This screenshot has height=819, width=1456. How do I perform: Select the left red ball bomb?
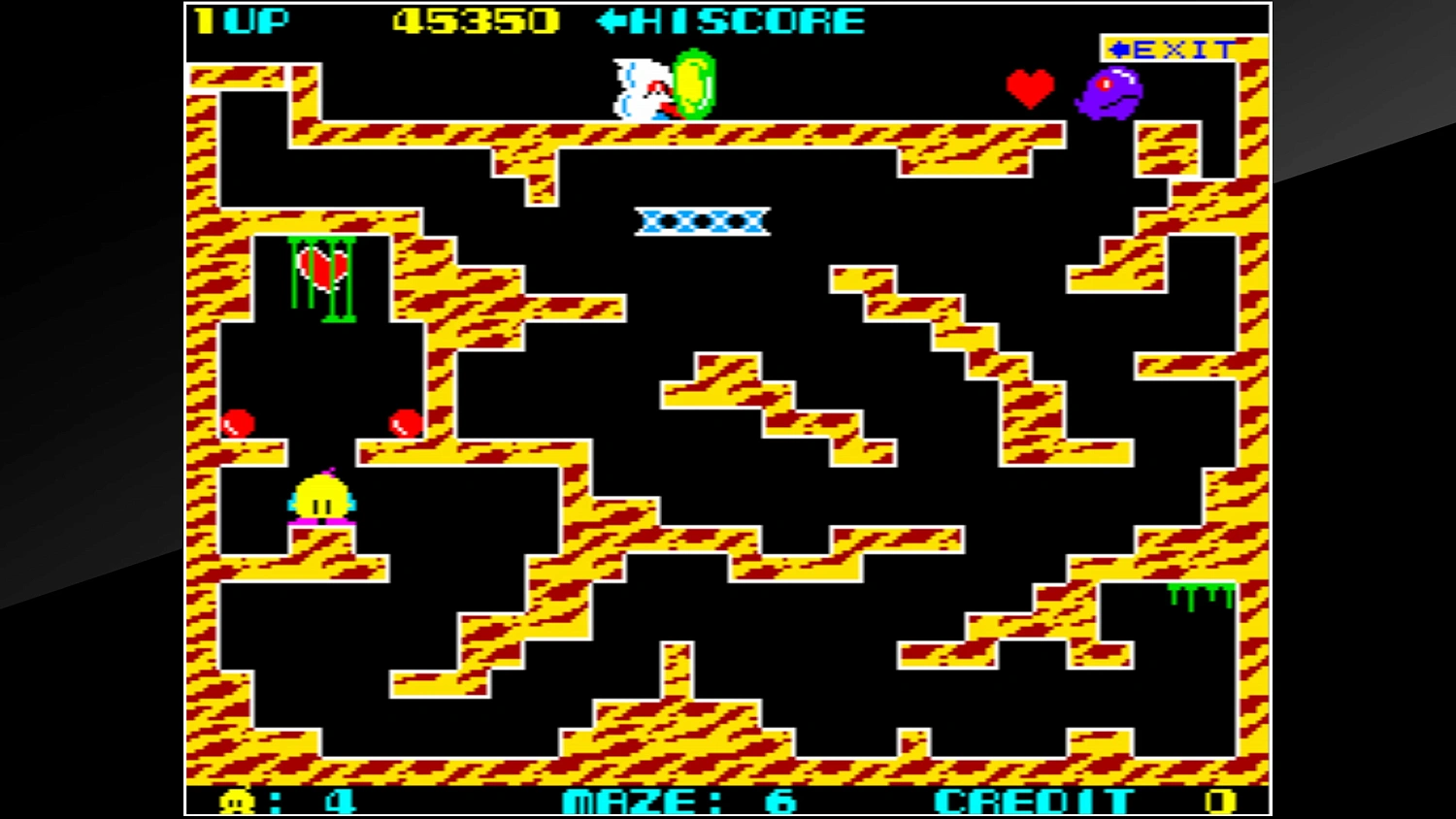[x=240, y=423]
